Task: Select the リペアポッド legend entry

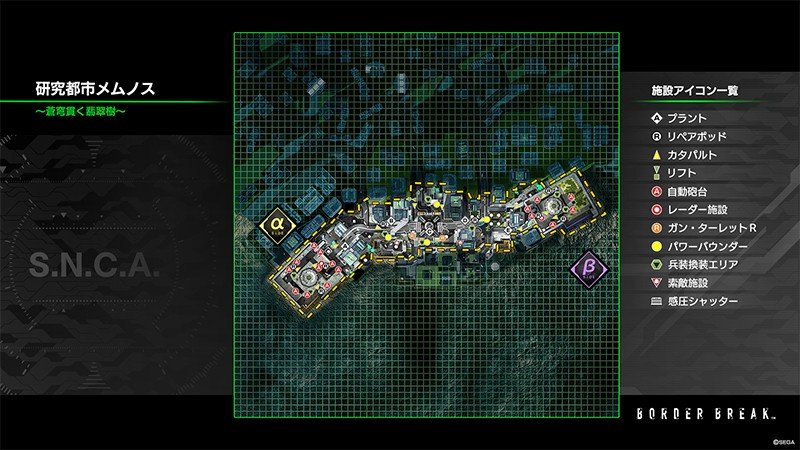Action: pyautogui.click(x=695, y=136)
